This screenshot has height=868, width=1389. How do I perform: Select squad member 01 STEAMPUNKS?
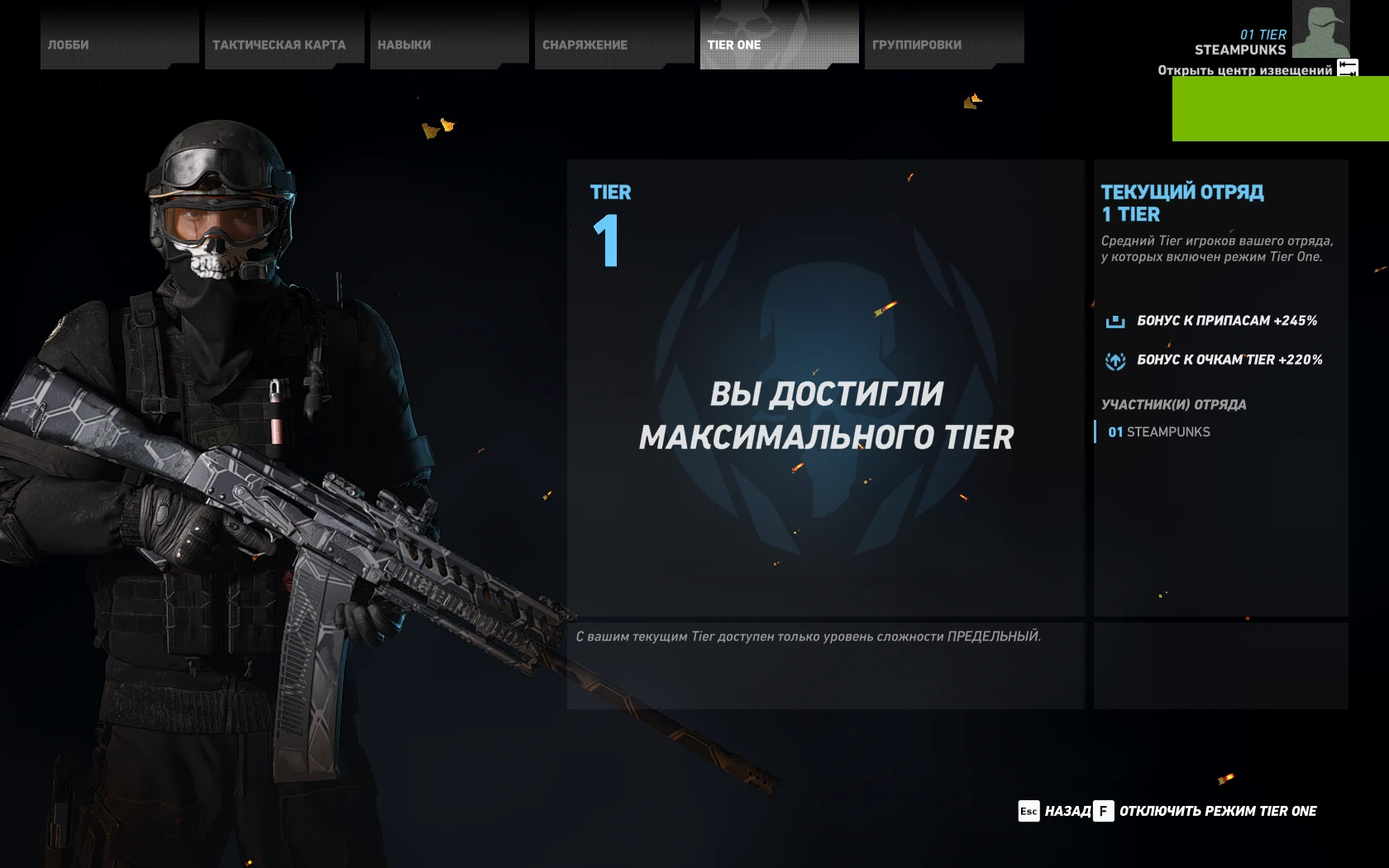pos(1157,432)
